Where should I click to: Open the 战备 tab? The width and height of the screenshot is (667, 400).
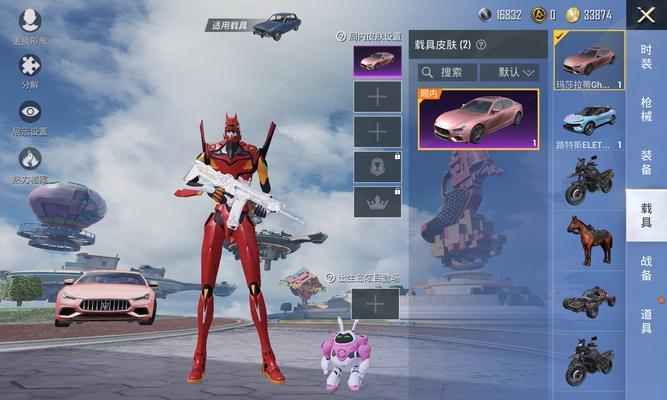[647, 268]
